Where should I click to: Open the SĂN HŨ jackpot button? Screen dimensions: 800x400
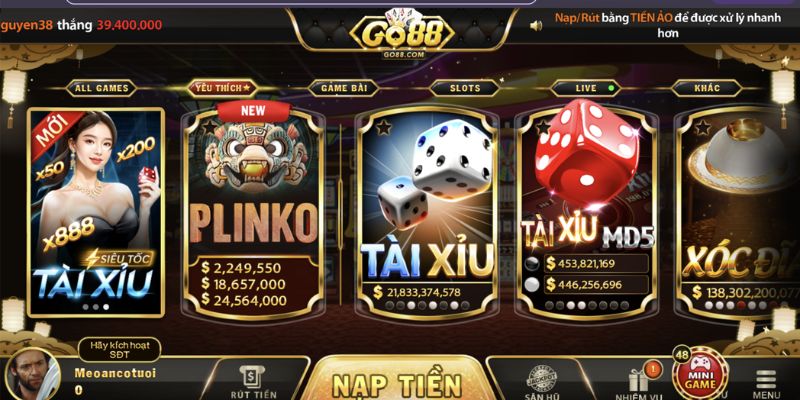click(x=543, y=382)
